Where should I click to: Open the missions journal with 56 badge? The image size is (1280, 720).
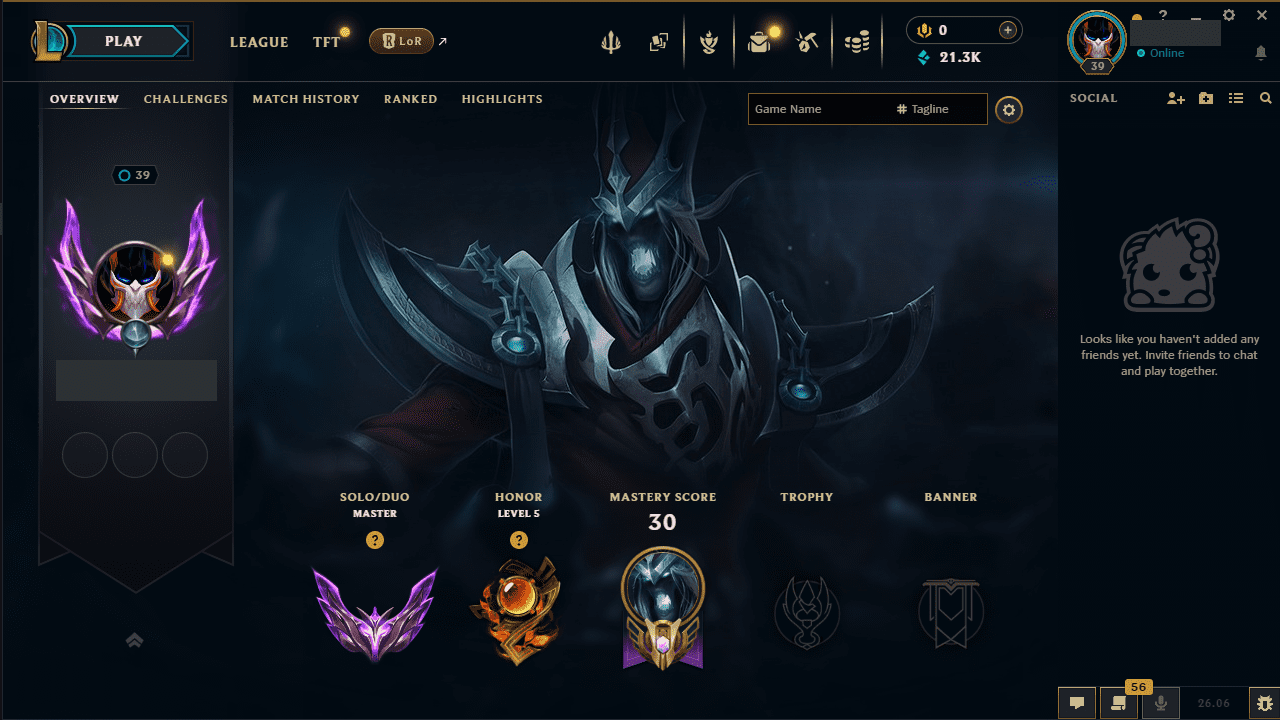point(1118,705)
